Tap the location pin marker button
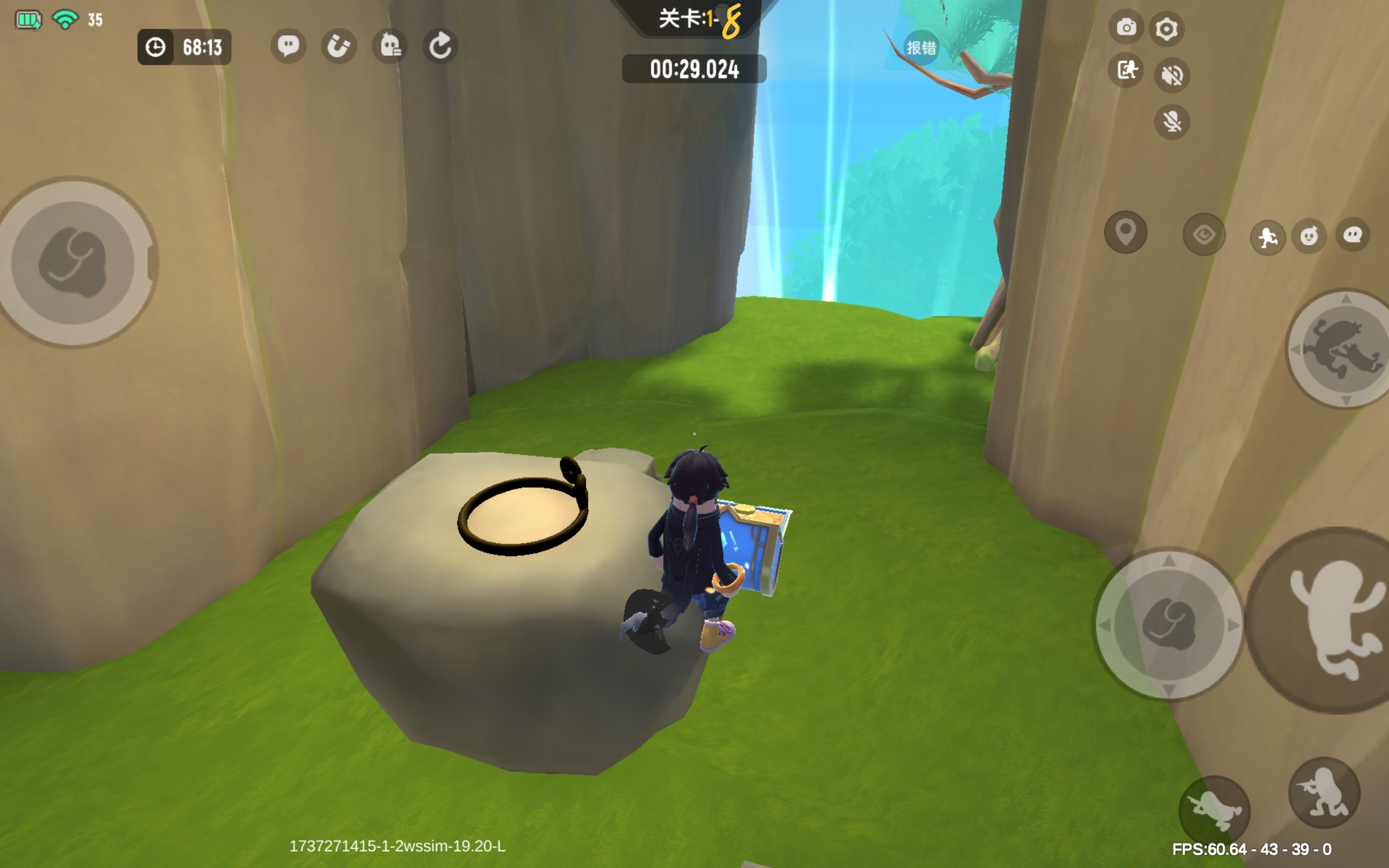 pyautogui.click(x=1125, y=232)
